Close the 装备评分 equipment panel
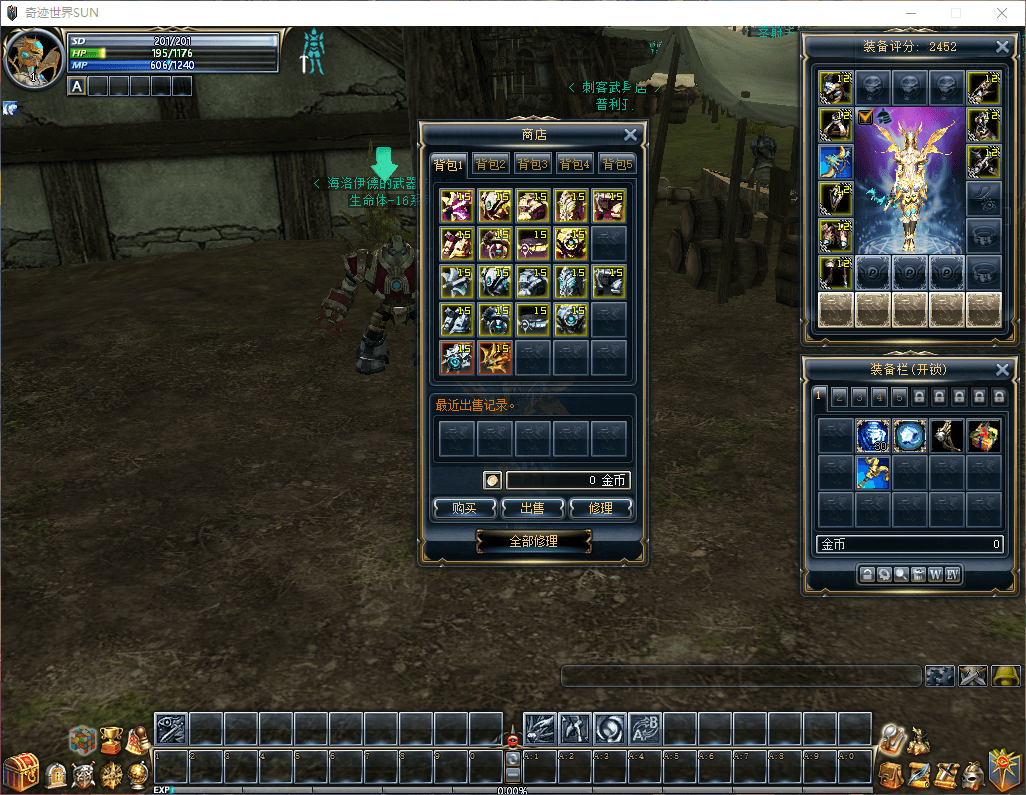 click(x=1003, y=47)
